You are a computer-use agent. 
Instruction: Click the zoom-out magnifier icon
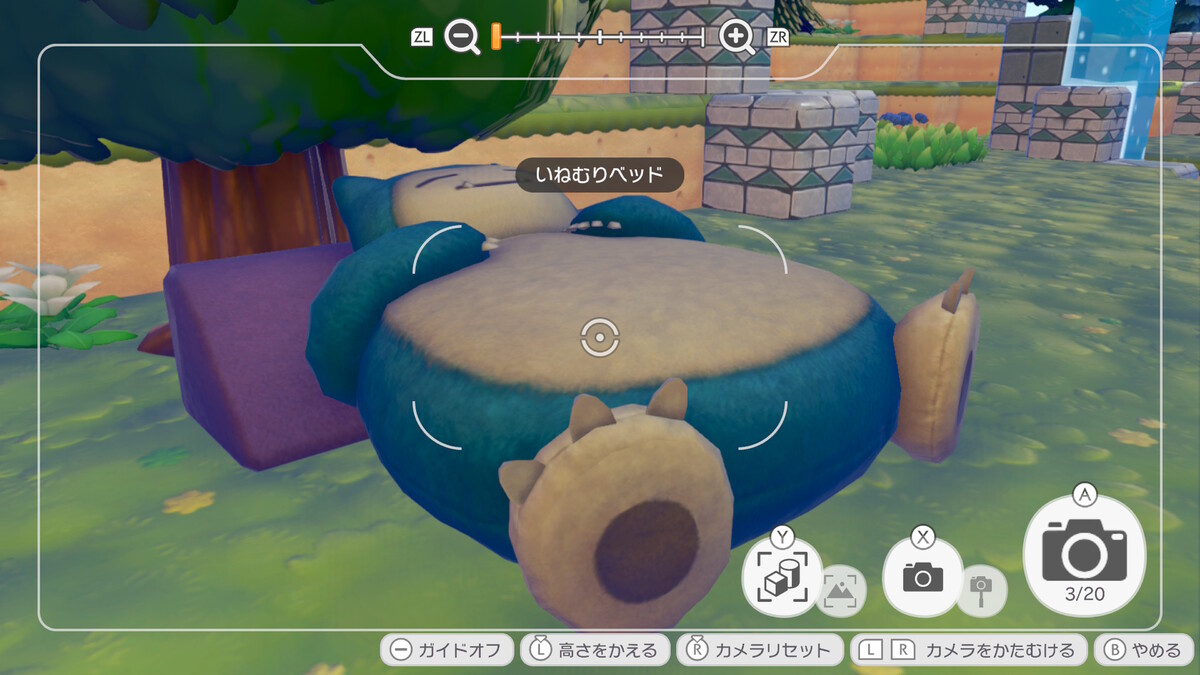pos(462,38)
